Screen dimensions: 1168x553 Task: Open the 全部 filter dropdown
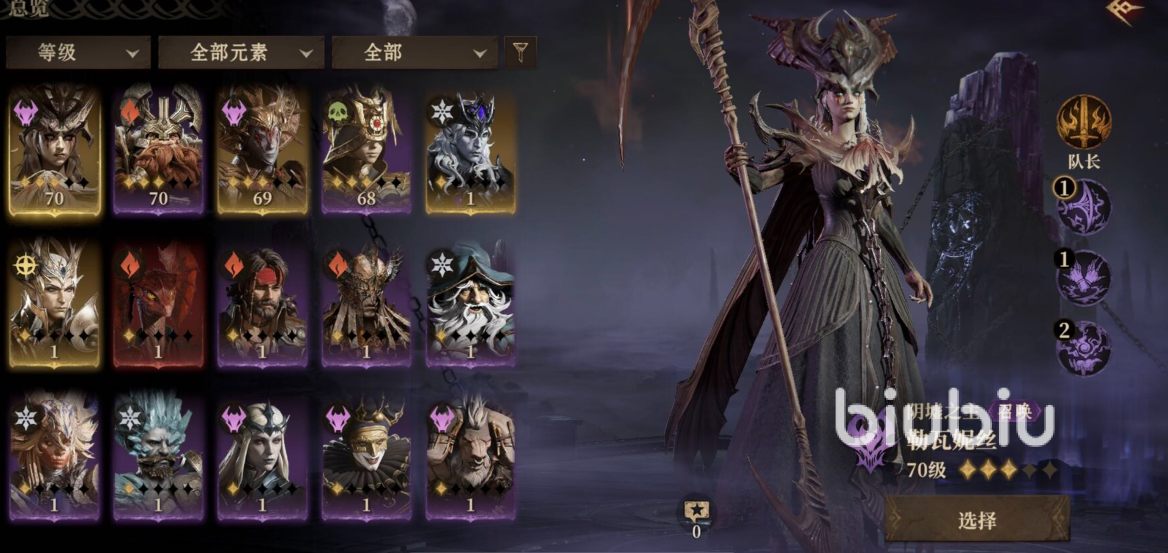click(x=414, y=52)
